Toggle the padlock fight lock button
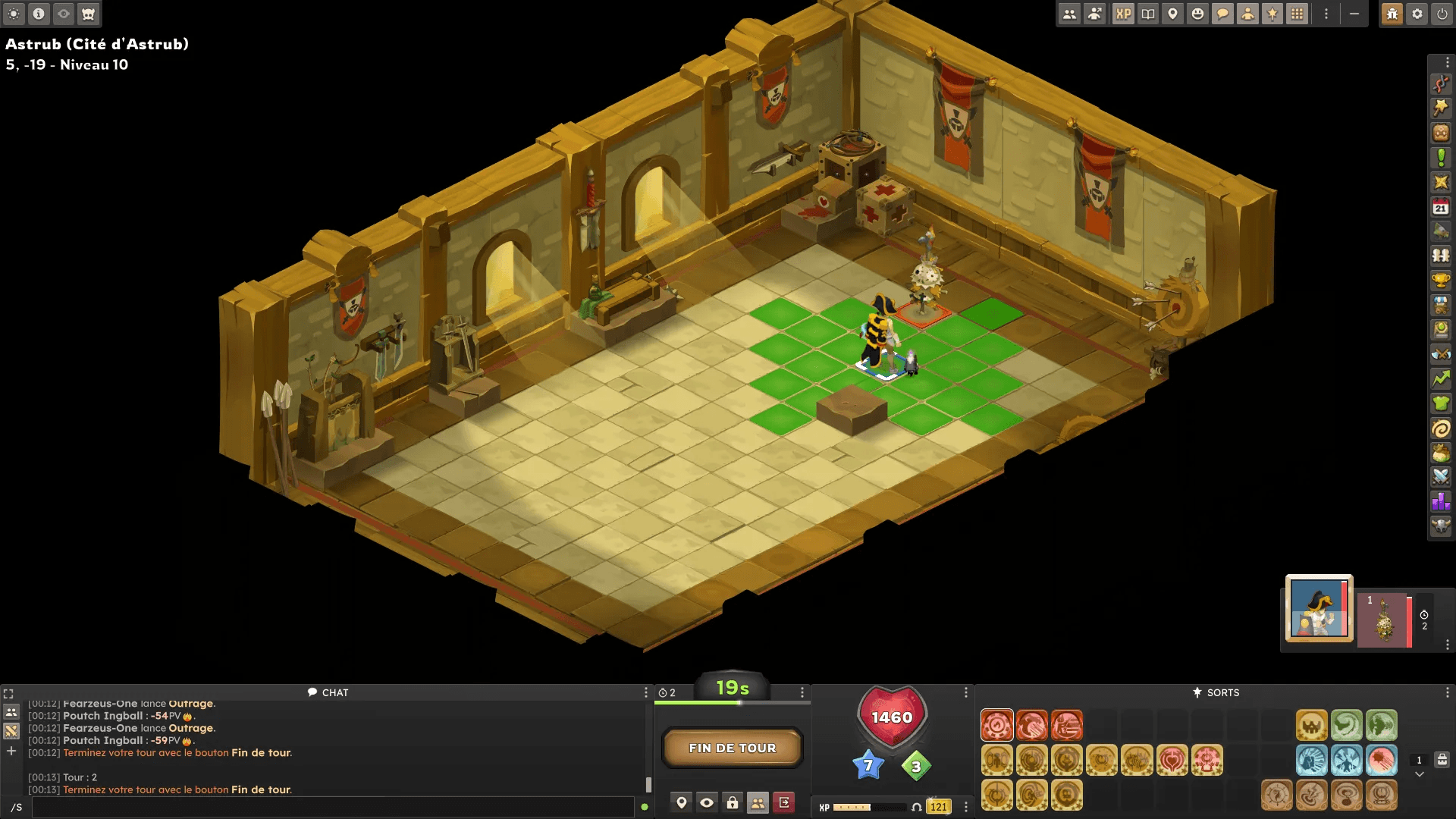 (733, 802)
